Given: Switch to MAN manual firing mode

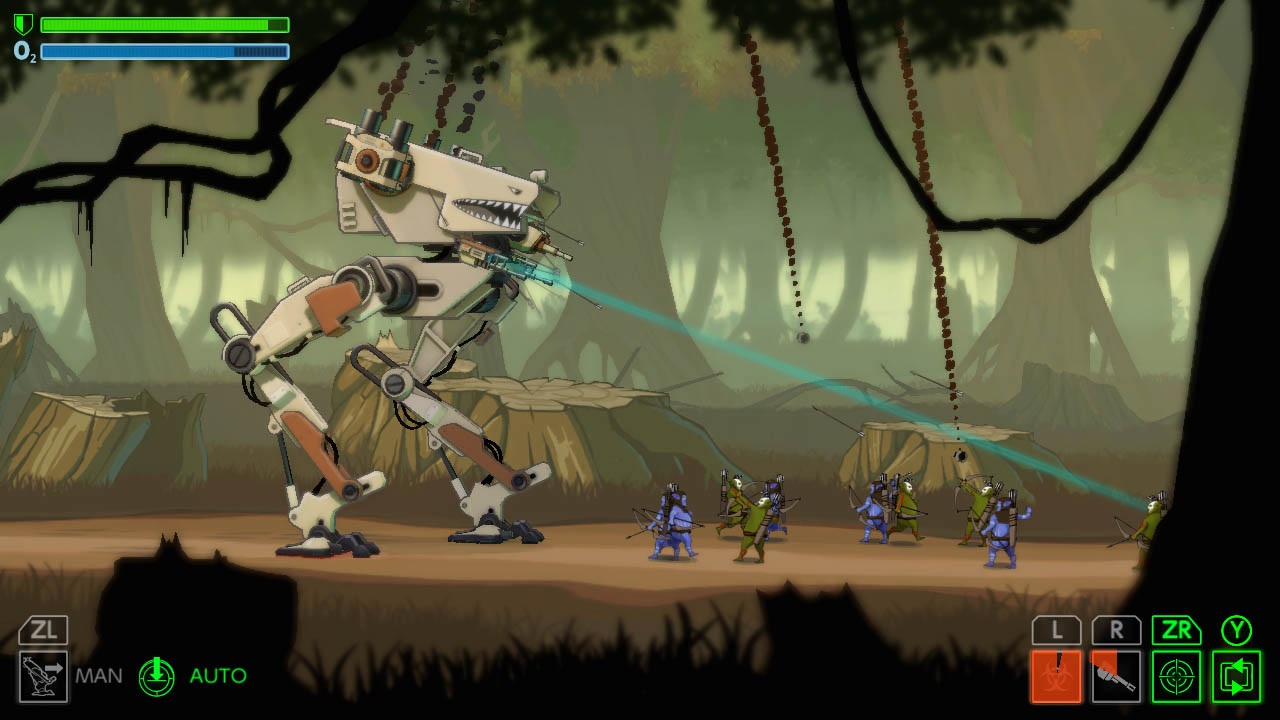Looking at the screenshot, I should 98,675.
